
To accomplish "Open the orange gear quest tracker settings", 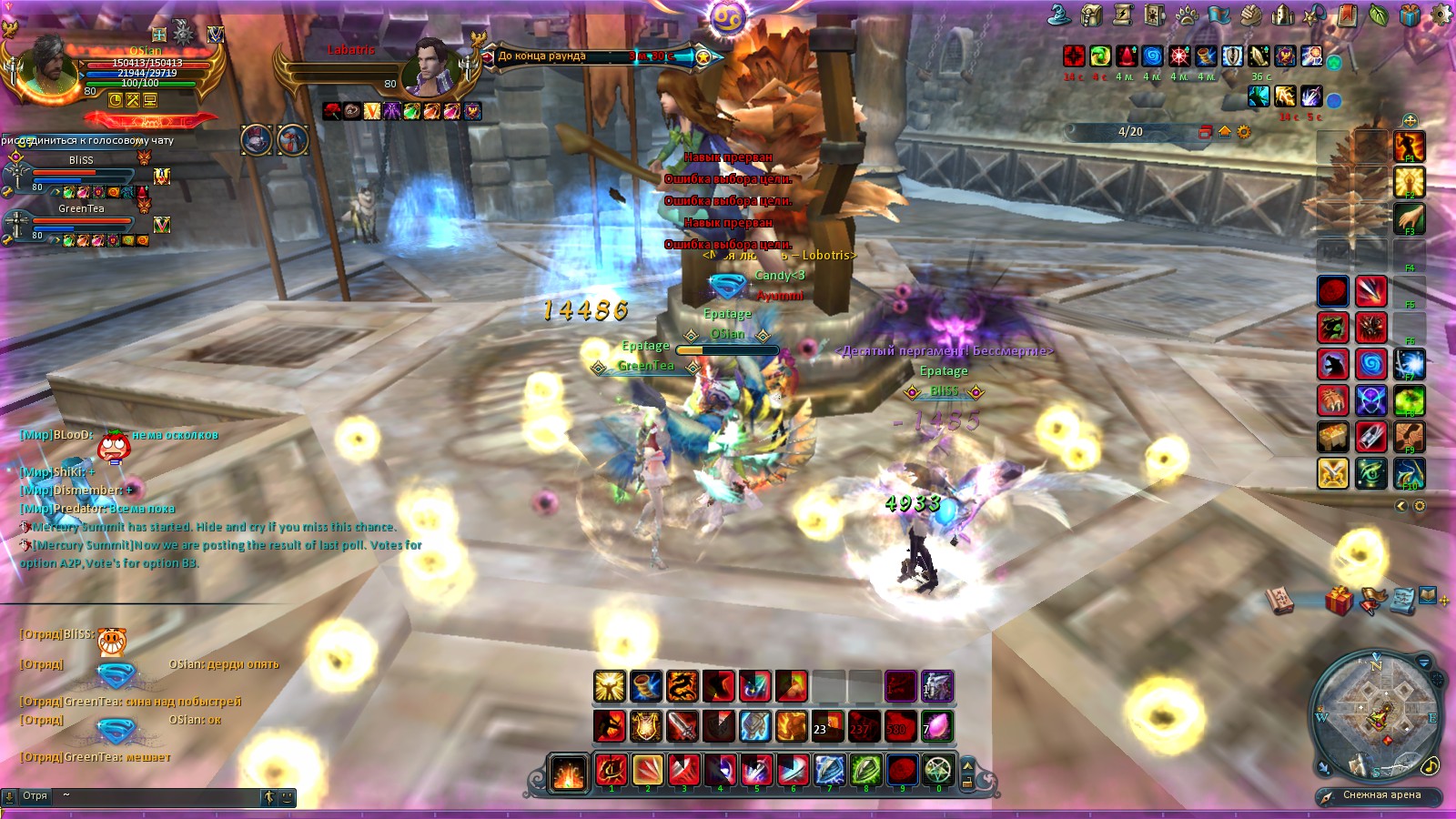I will (1243, 132).
